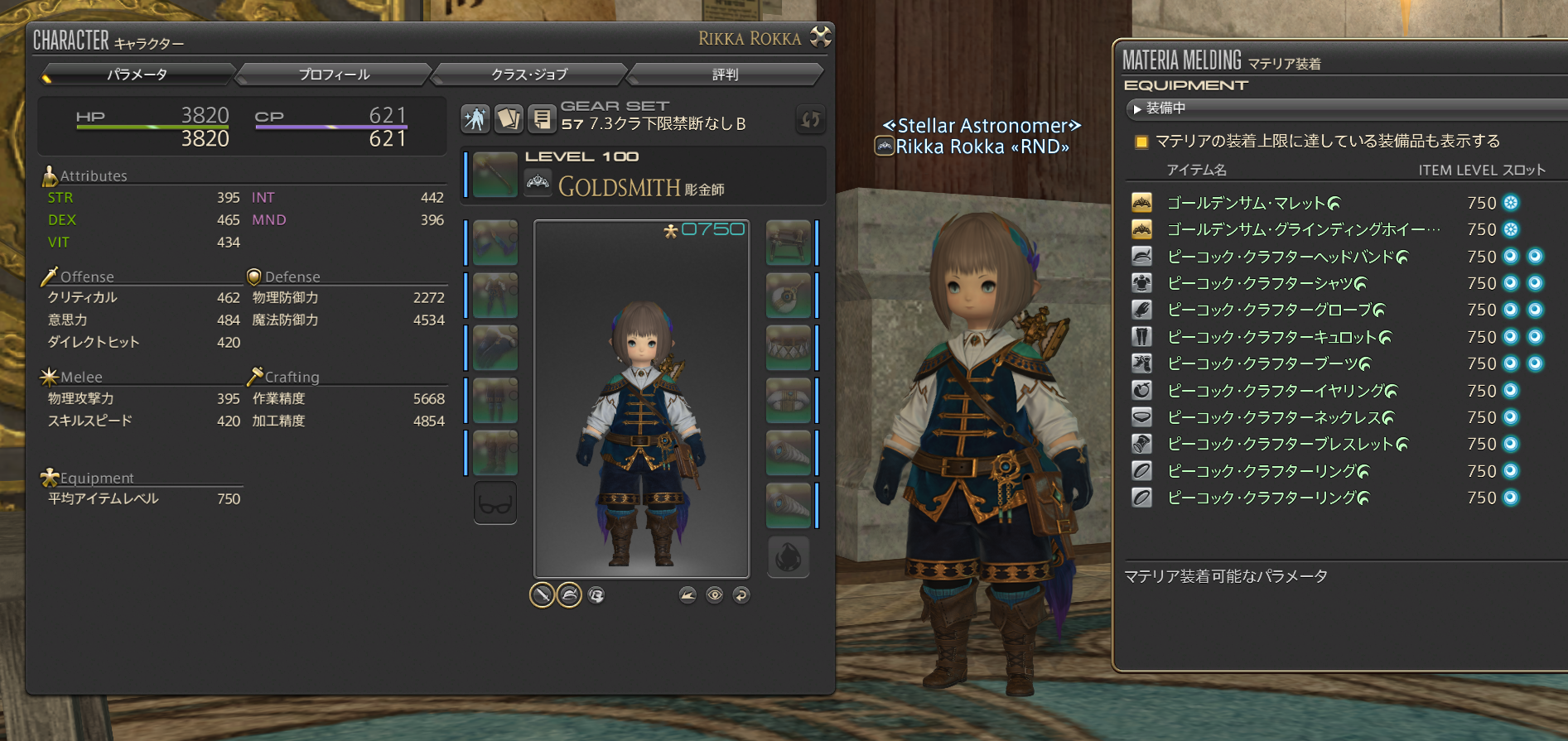1568x741 pixels.
Task: Show the 評判 tab
Action: point(725,75)
